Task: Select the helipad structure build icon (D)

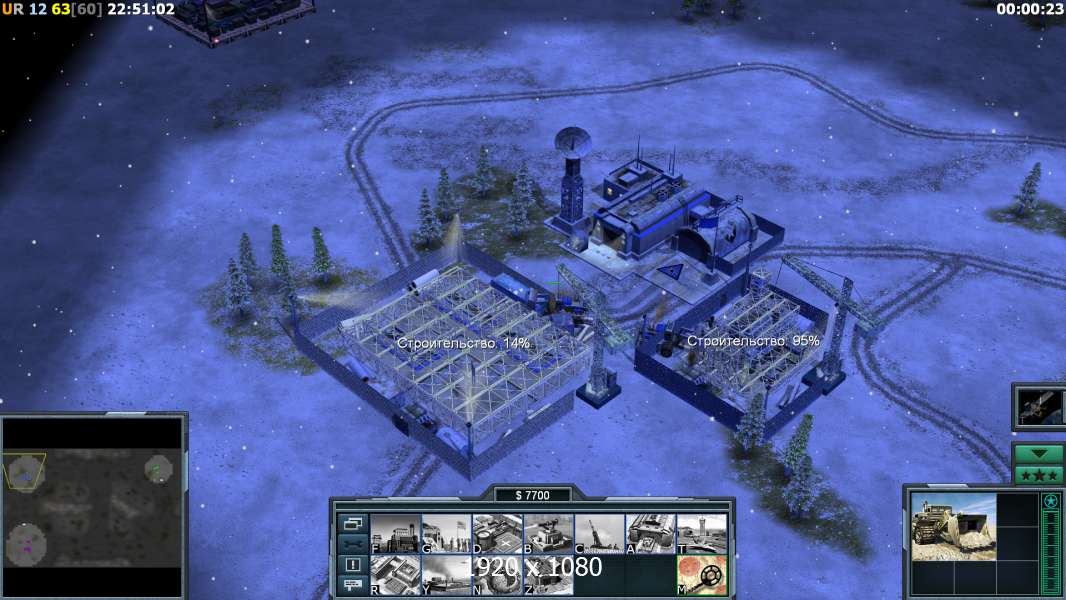Action: [x=497, y=534]
